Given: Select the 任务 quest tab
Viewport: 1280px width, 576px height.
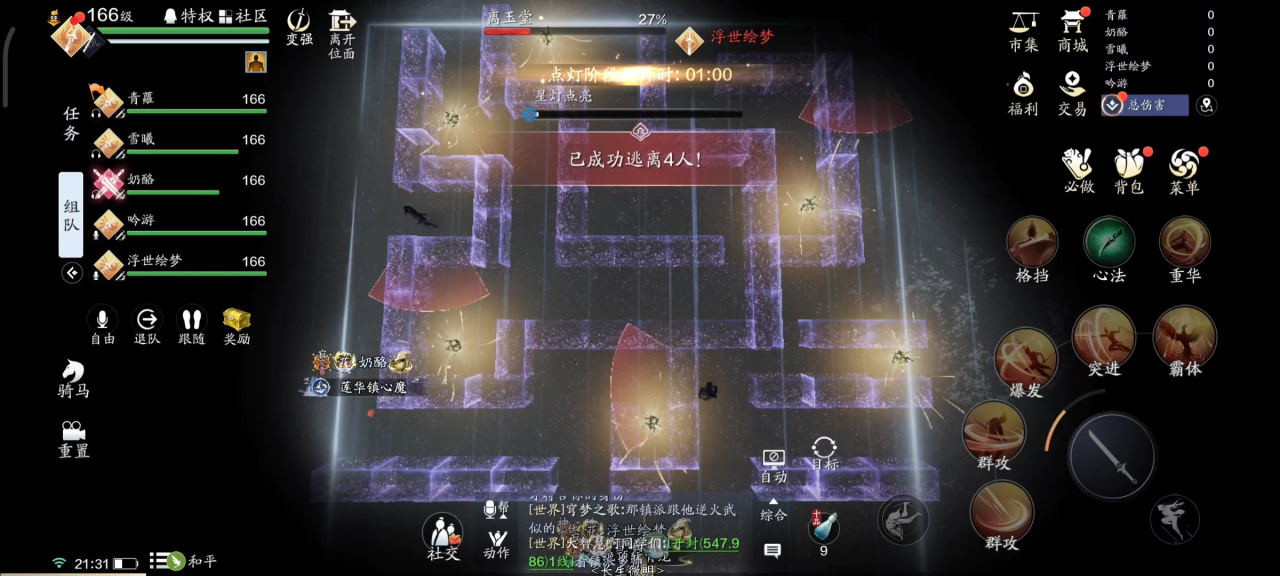Looking at the screenshot, I should click(x=71, y=124).
